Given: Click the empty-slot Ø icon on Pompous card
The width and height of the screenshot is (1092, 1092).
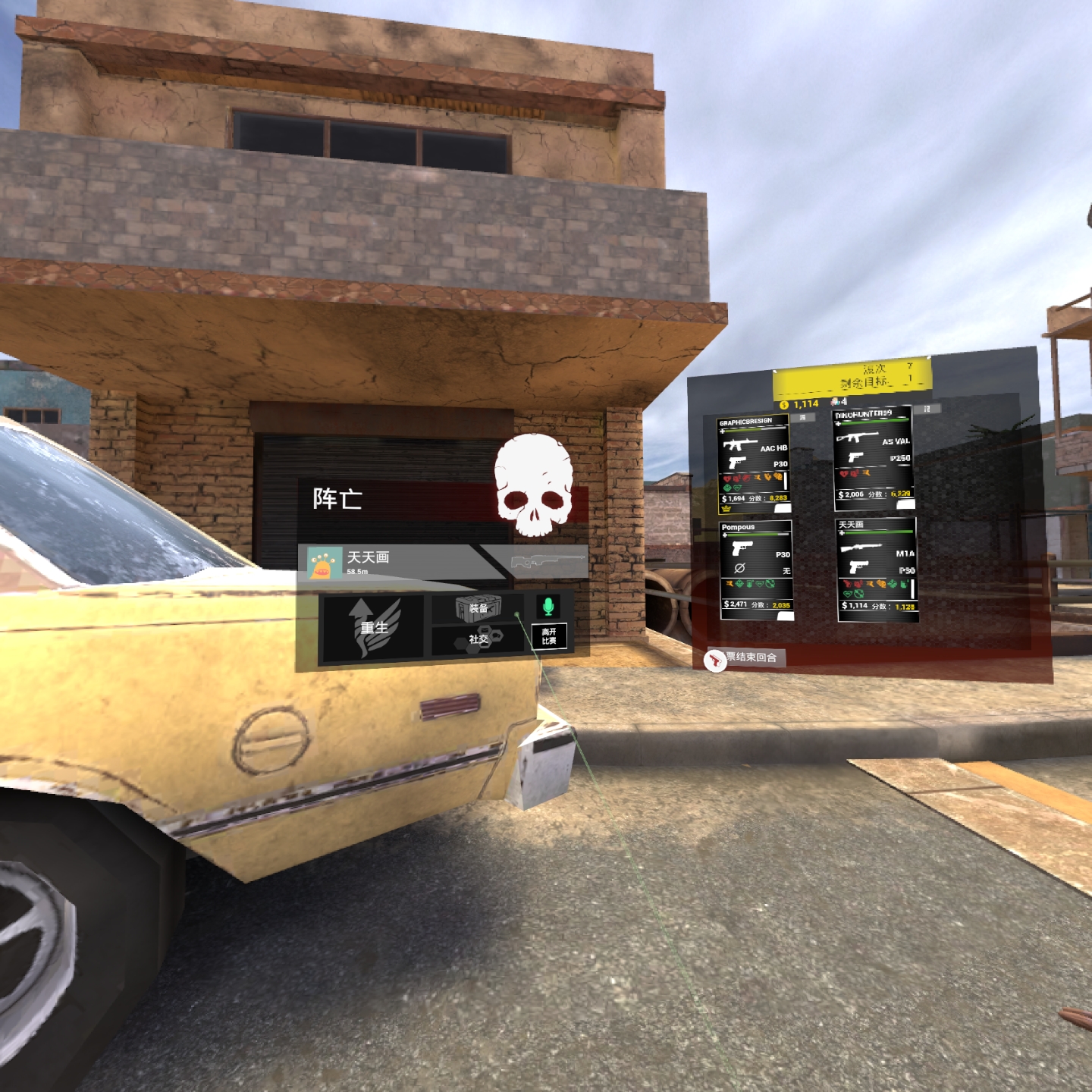Looking at the screenshot, I should coord(740,567).
